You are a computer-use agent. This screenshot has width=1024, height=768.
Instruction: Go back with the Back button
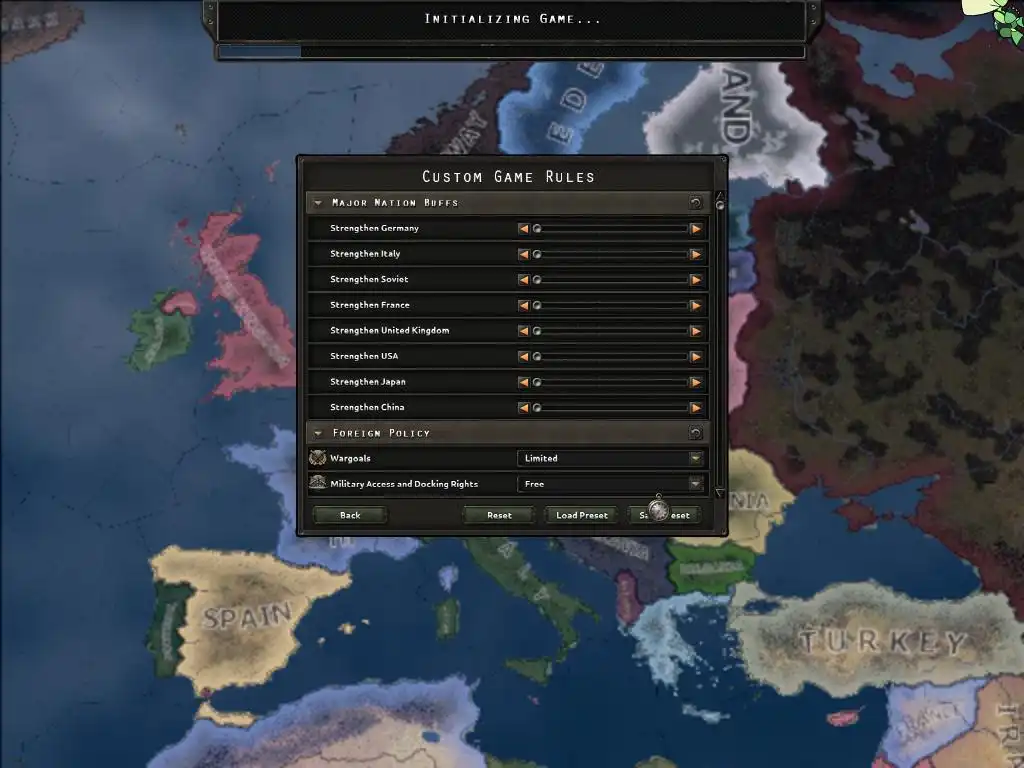click(350, 515)
